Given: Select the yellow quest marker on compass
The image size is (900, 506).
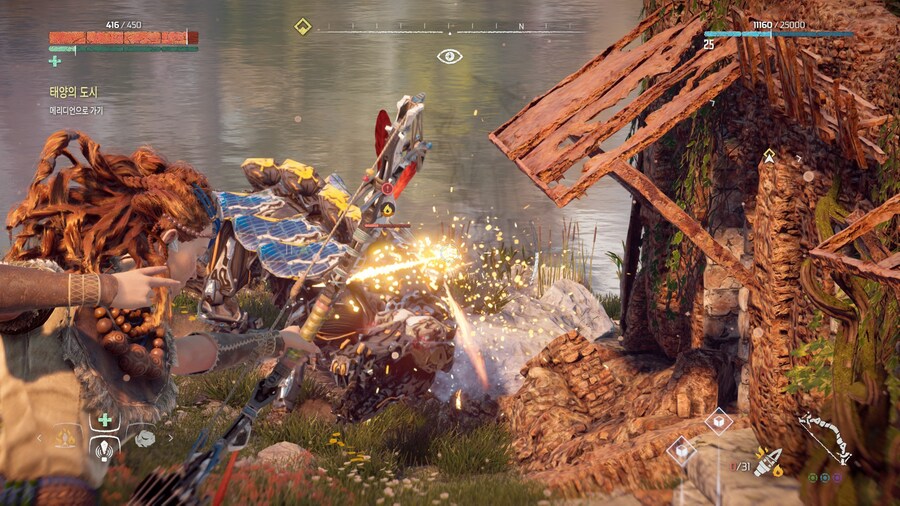Looking at the screenshot, I should pyautogui.click(x=302, y=27).
